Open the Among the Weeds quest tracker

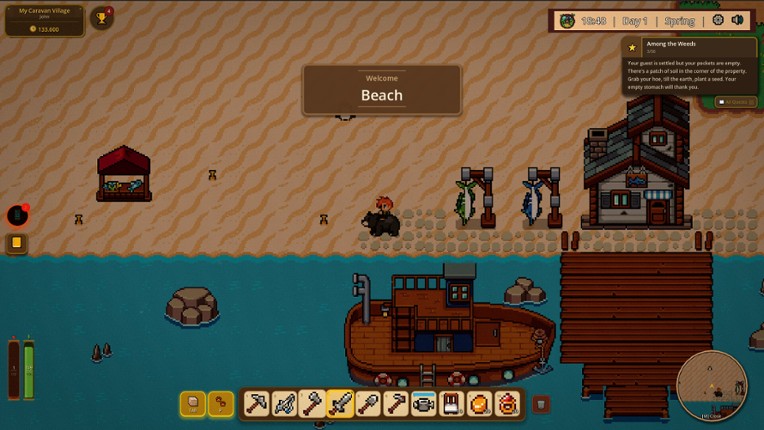click(689, 64)
